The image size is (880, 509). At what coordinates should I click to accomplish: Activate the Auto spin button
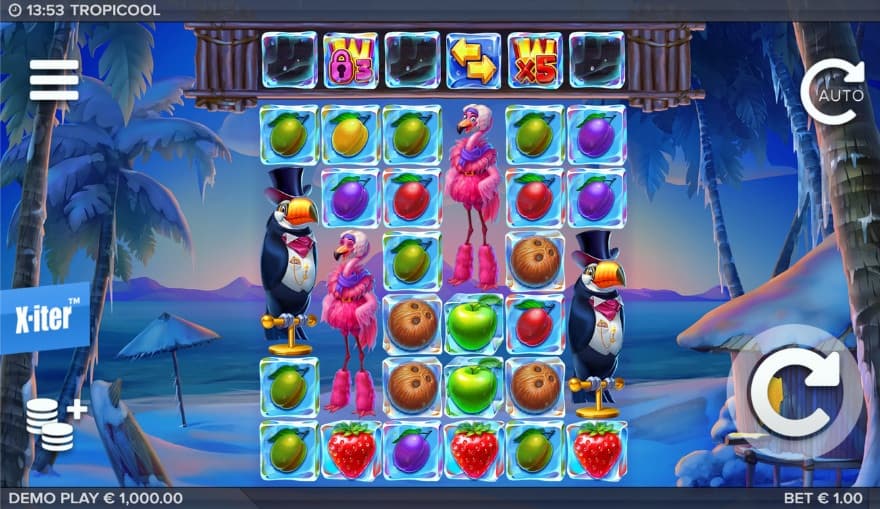[x=833, y=92]
